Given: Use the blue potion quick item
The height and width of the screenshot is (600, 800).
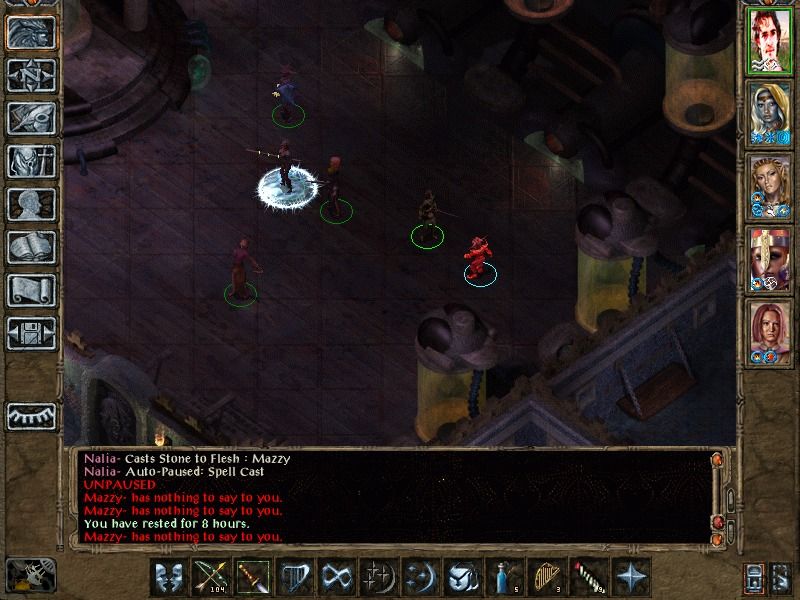Looking at the screenshot, I should pos(503,578).
